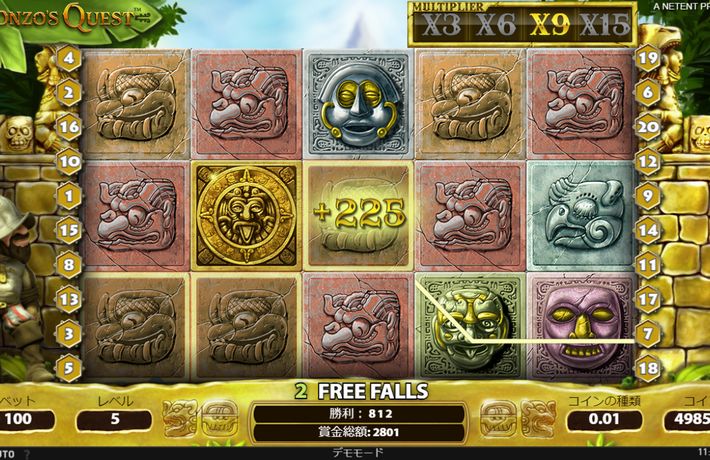Screen dimensions: 710x460
Task: Show payline 5 on the reels
Action: 69,367
